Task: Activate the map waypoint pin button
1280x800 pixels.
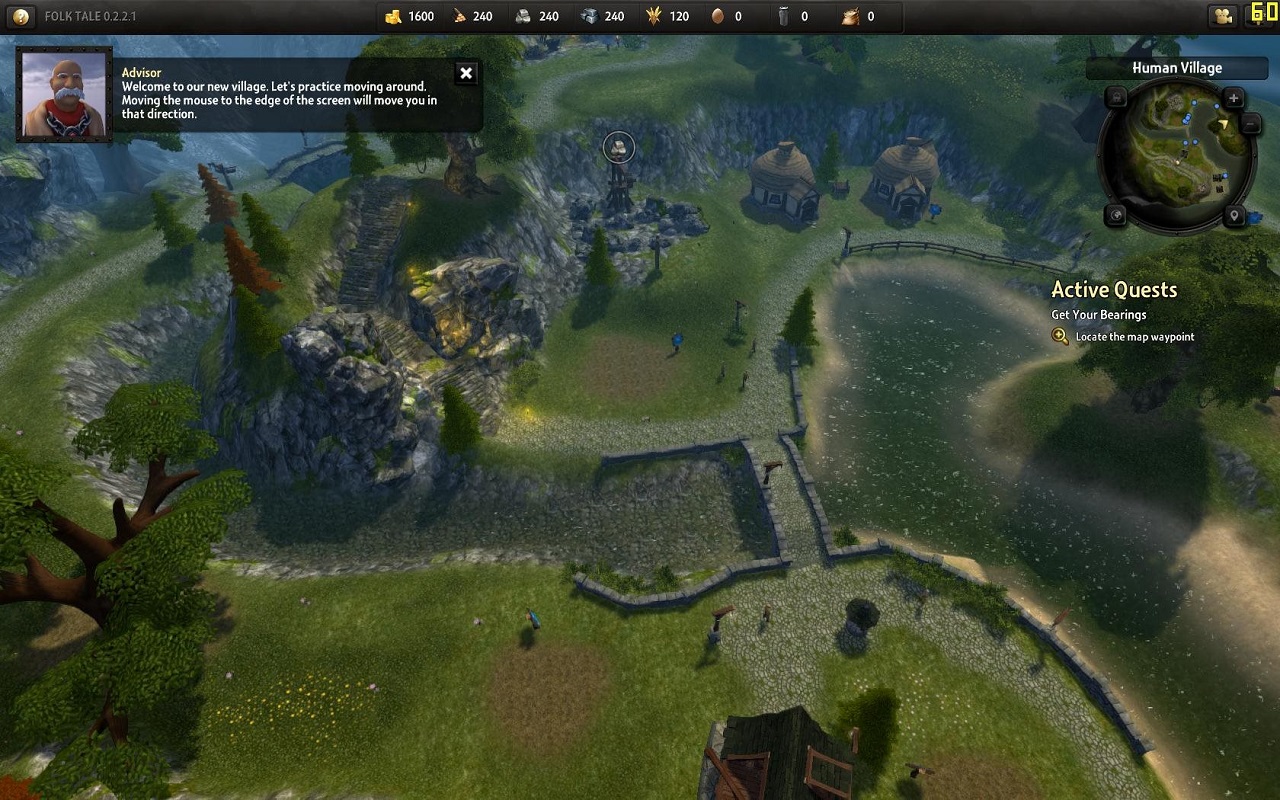Action: [1234, 216]
